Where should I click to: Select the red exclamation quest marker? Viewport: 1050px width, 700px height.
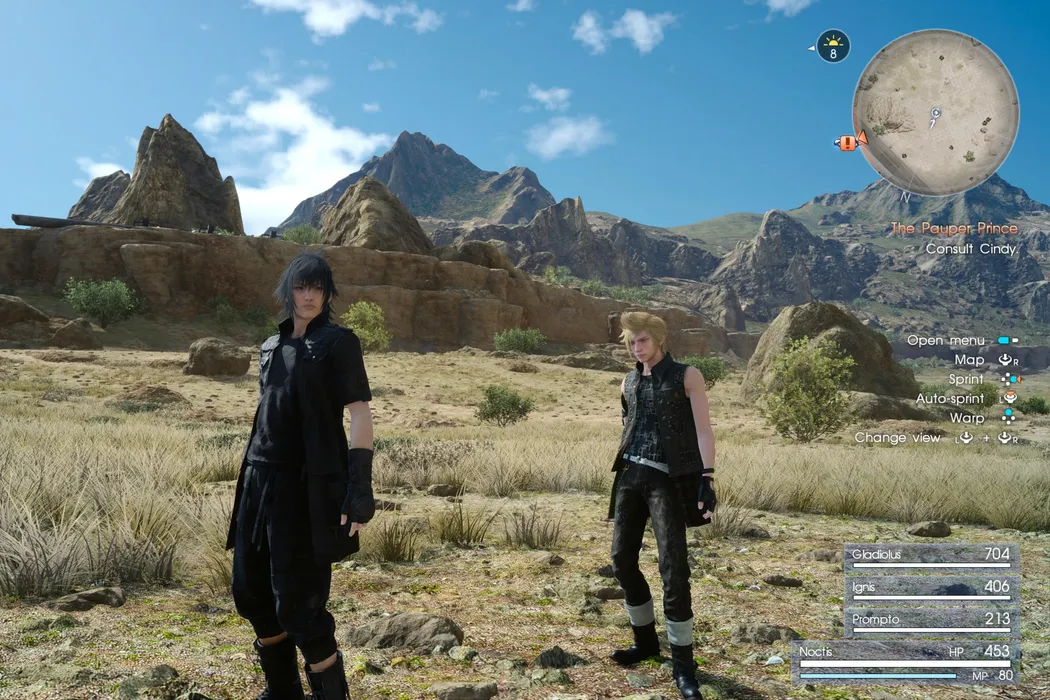(x=848, y=142)
